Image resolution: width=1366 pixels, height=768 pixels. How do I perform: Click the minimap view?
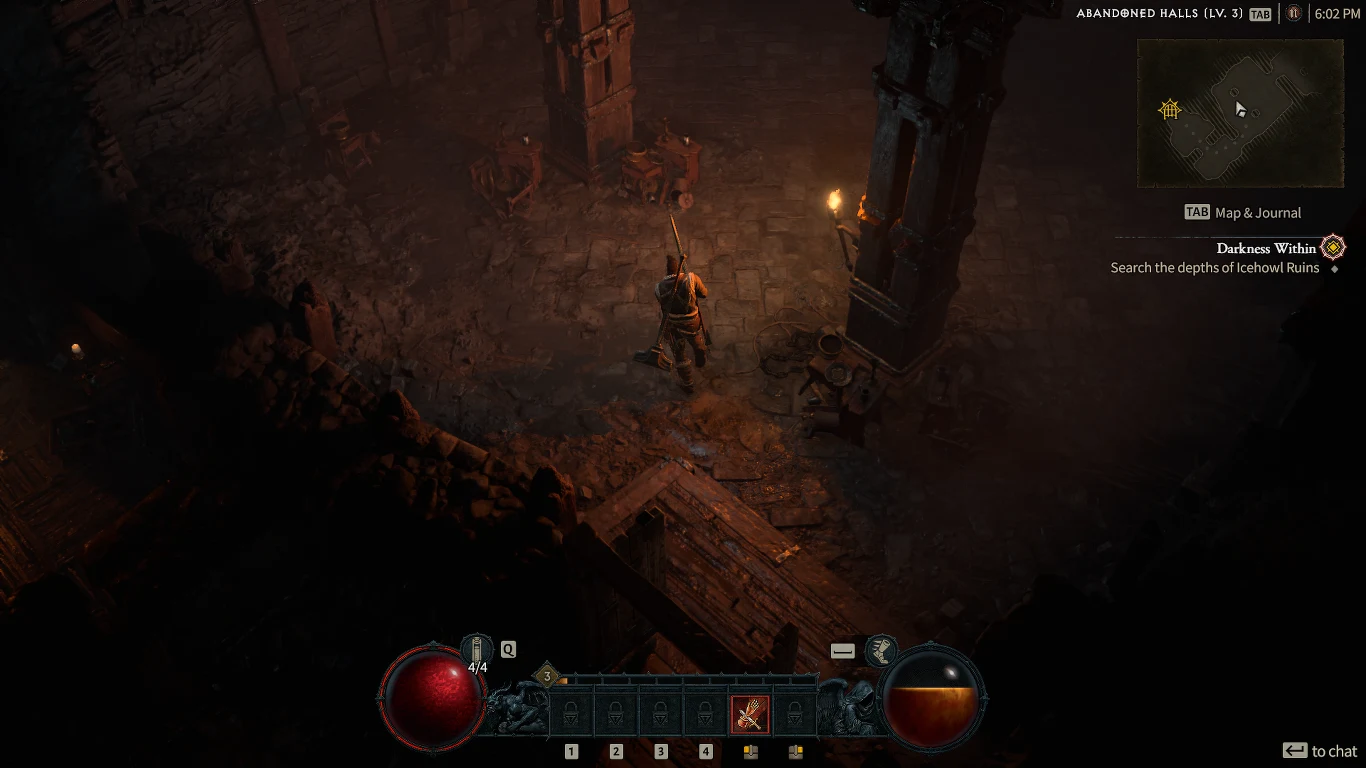1240,112
